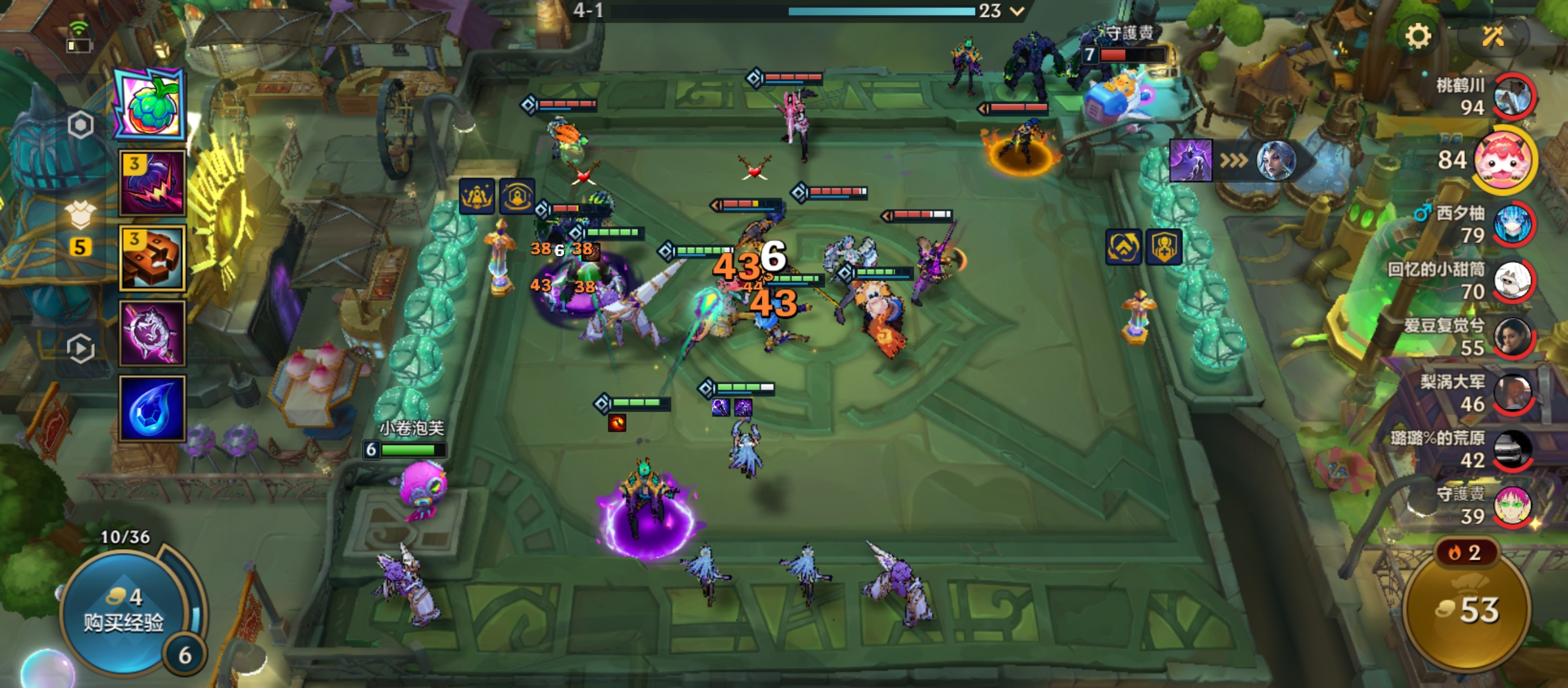The image size is (1568, 688).
Task: Click the play-arrow hexagon icon on the left sidebar
Action: [80, 348]
